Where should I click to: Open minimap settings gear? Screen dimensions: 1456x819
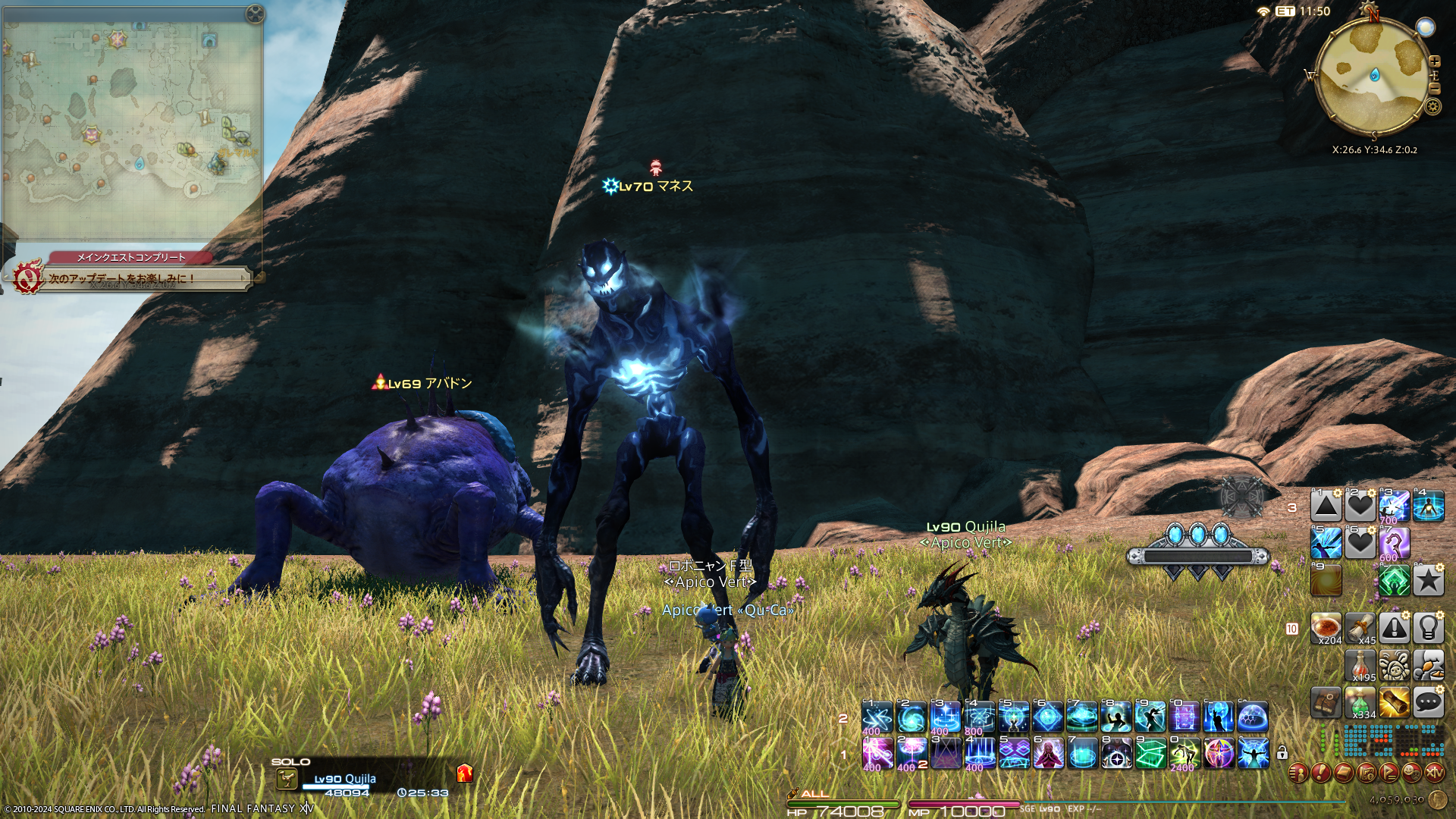coord(1432,106)
